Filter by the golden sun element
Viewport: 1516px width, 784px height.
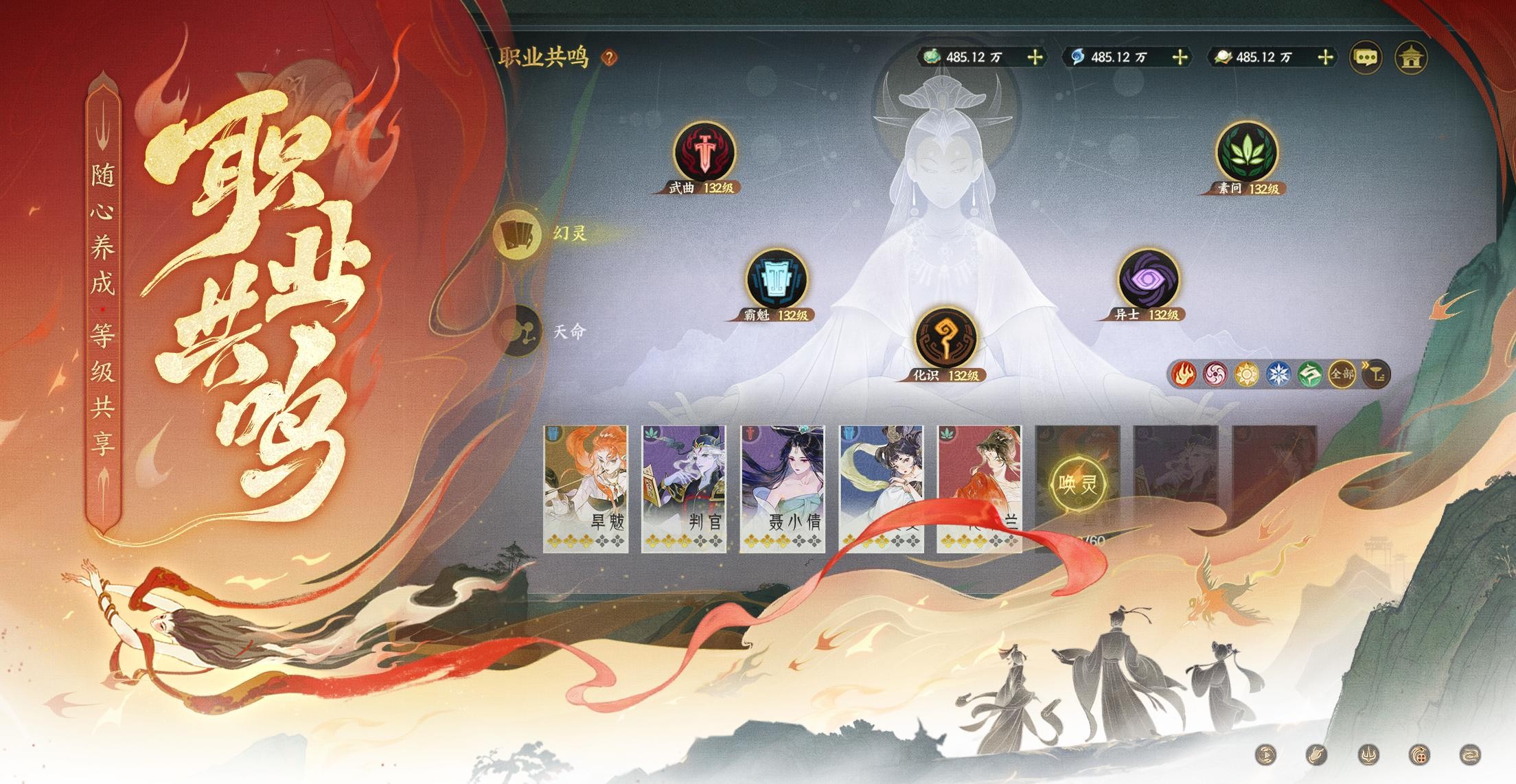click(x=1246, y=375)
